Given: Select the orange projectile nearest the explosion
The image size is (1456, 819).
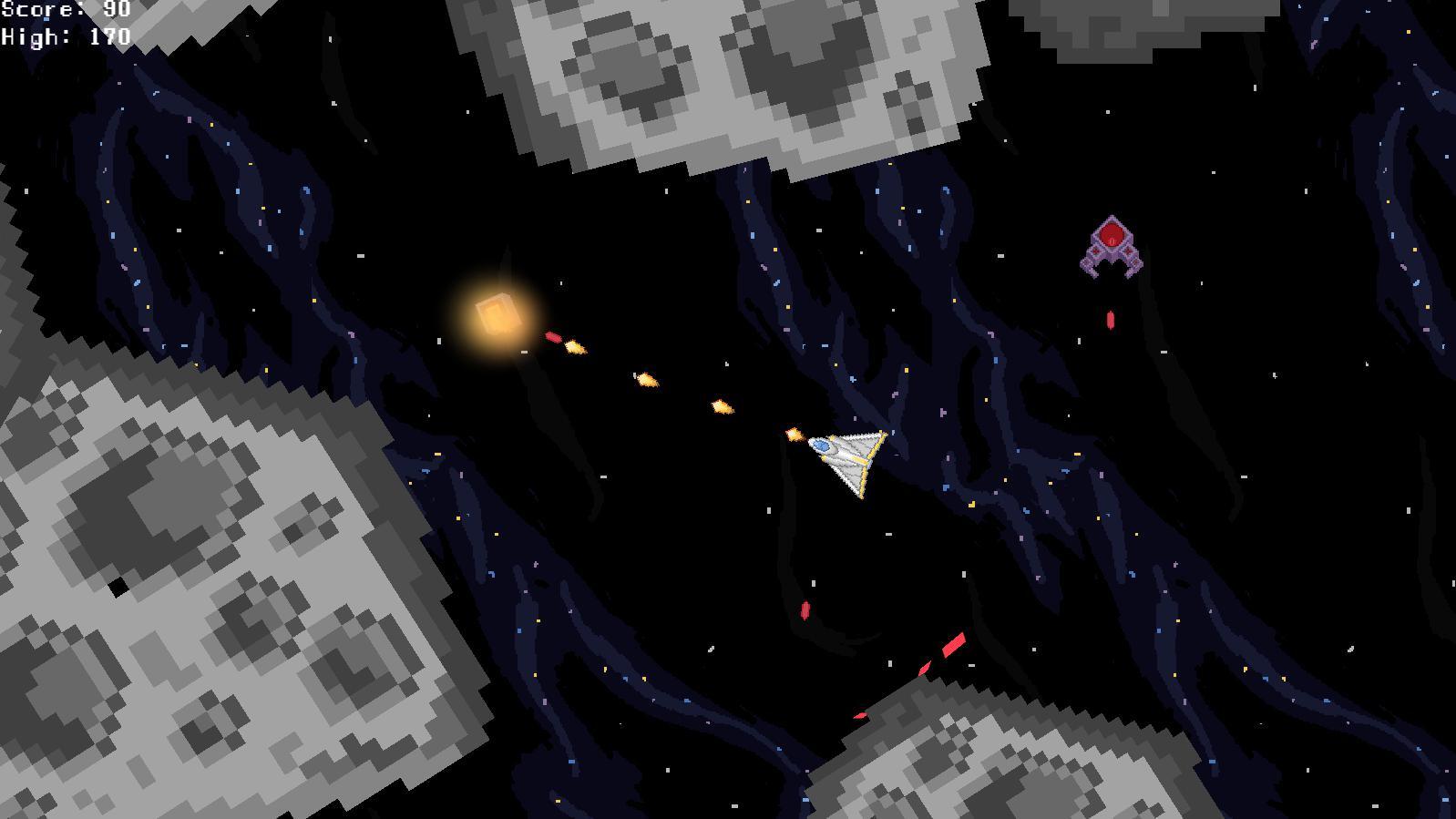Looking at the screenshot, I should pyautogui.click(x=574, y=346).
